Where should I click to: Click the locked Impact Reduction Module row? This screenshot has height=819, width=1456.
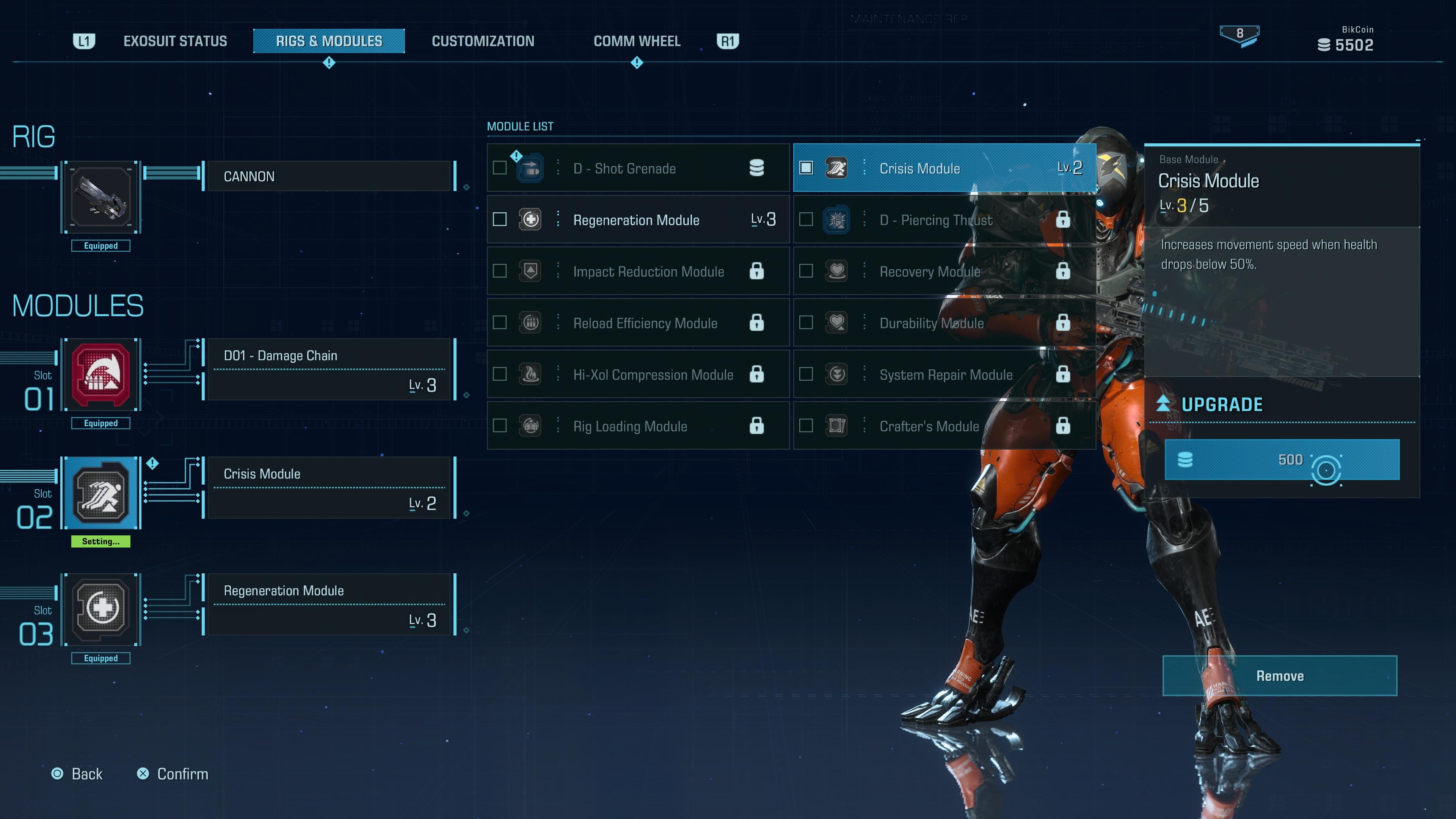pos(637,271)
